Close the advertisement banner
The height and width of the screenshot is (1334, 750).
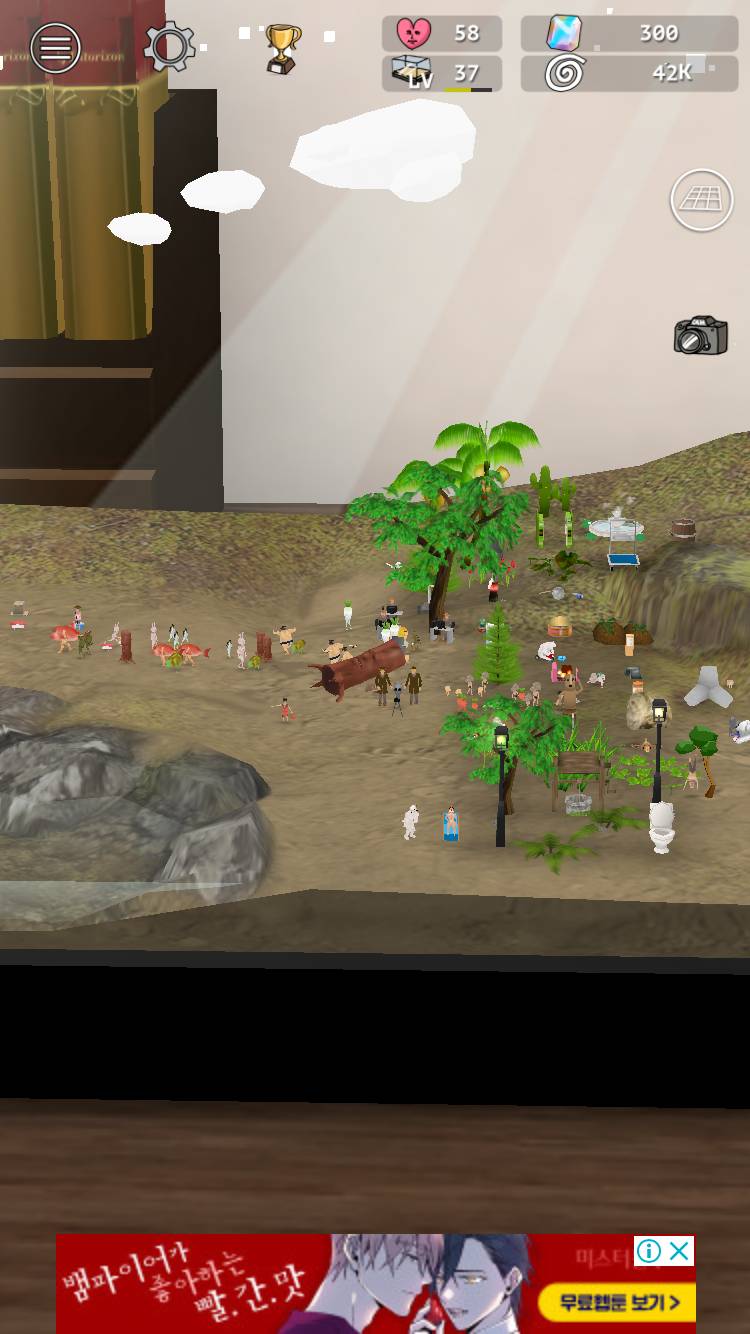pos(679,1251)
